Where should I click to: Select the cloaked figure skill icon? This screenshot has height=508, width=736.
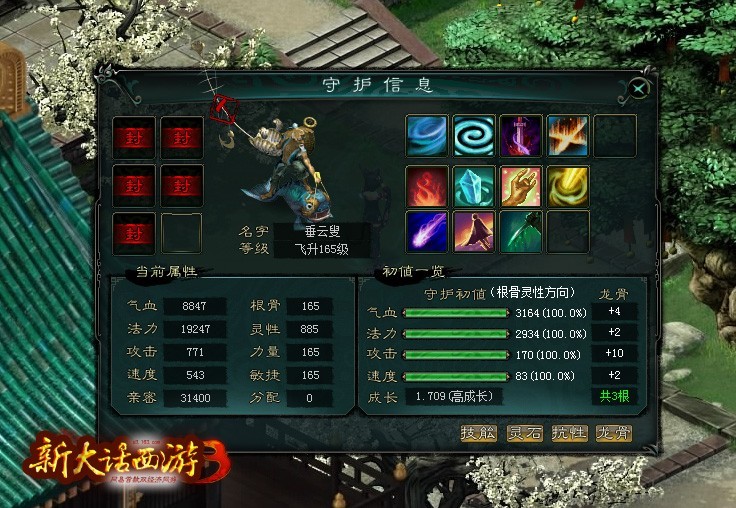[x=473, y=231]
